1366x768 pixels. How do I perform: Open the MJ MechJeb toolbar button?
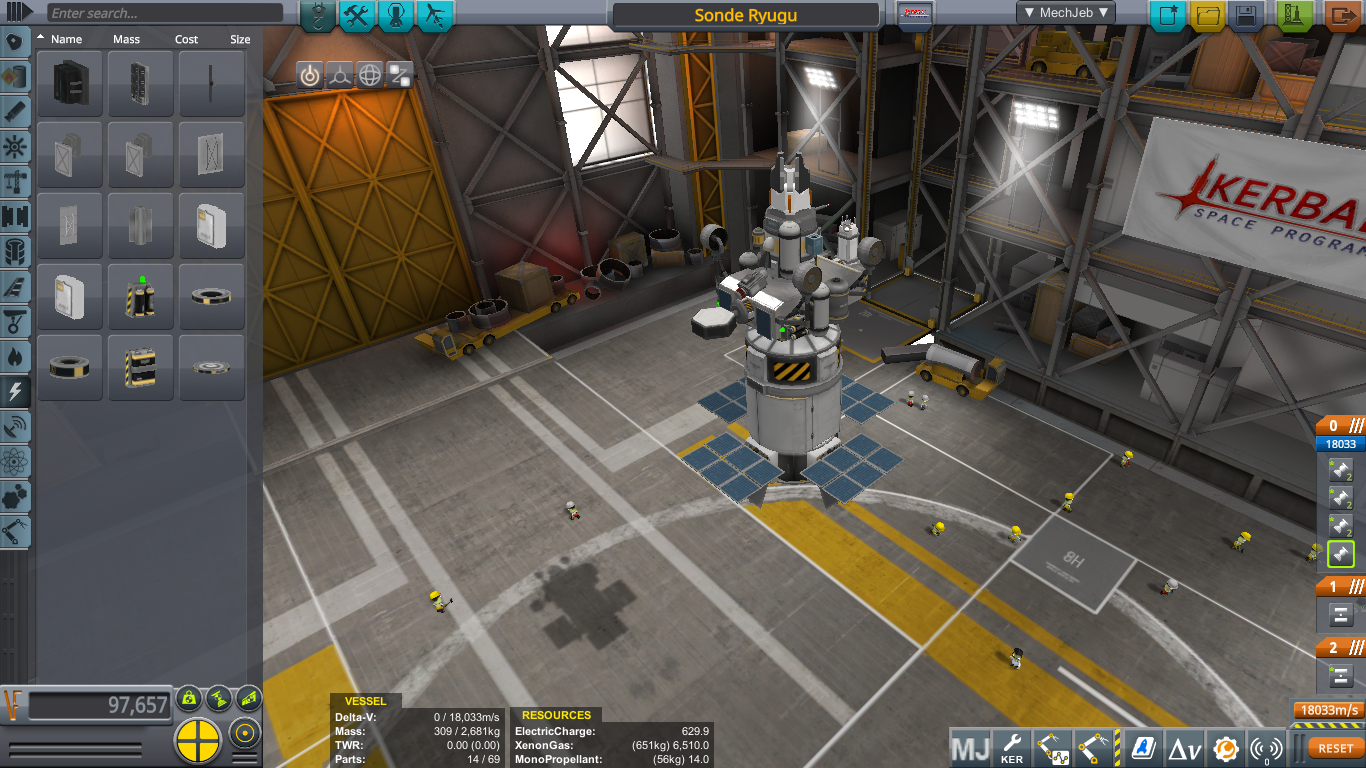pyautogui.click(x=970, y=748)
